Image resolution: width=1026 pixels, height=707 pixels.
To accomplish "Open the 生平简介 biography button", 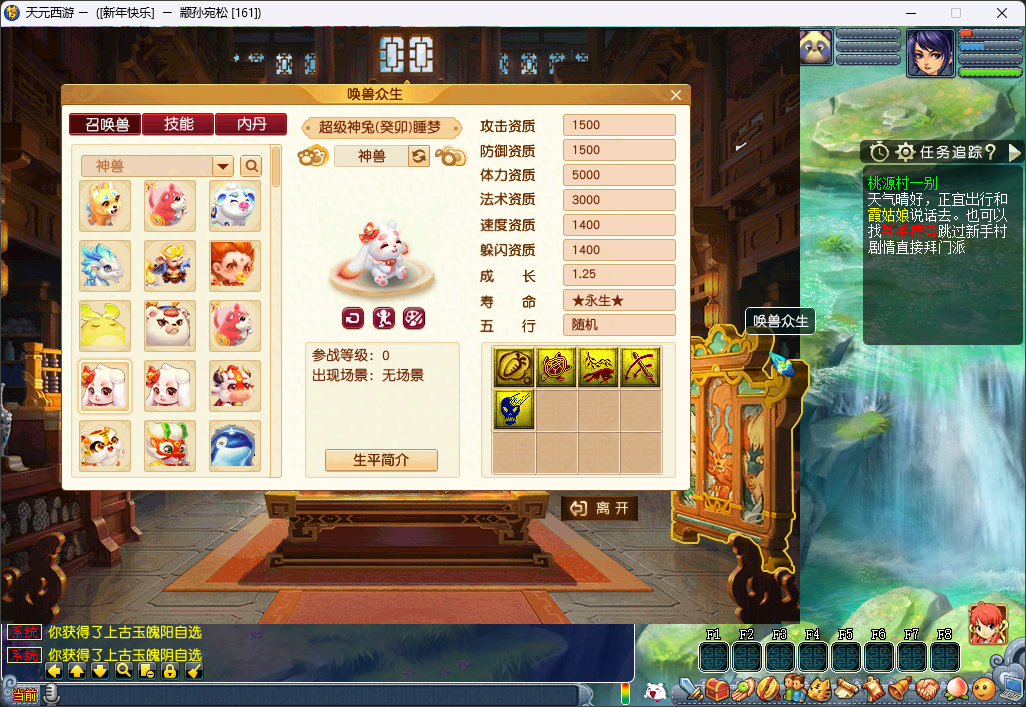I will click(x=381, y=460).
